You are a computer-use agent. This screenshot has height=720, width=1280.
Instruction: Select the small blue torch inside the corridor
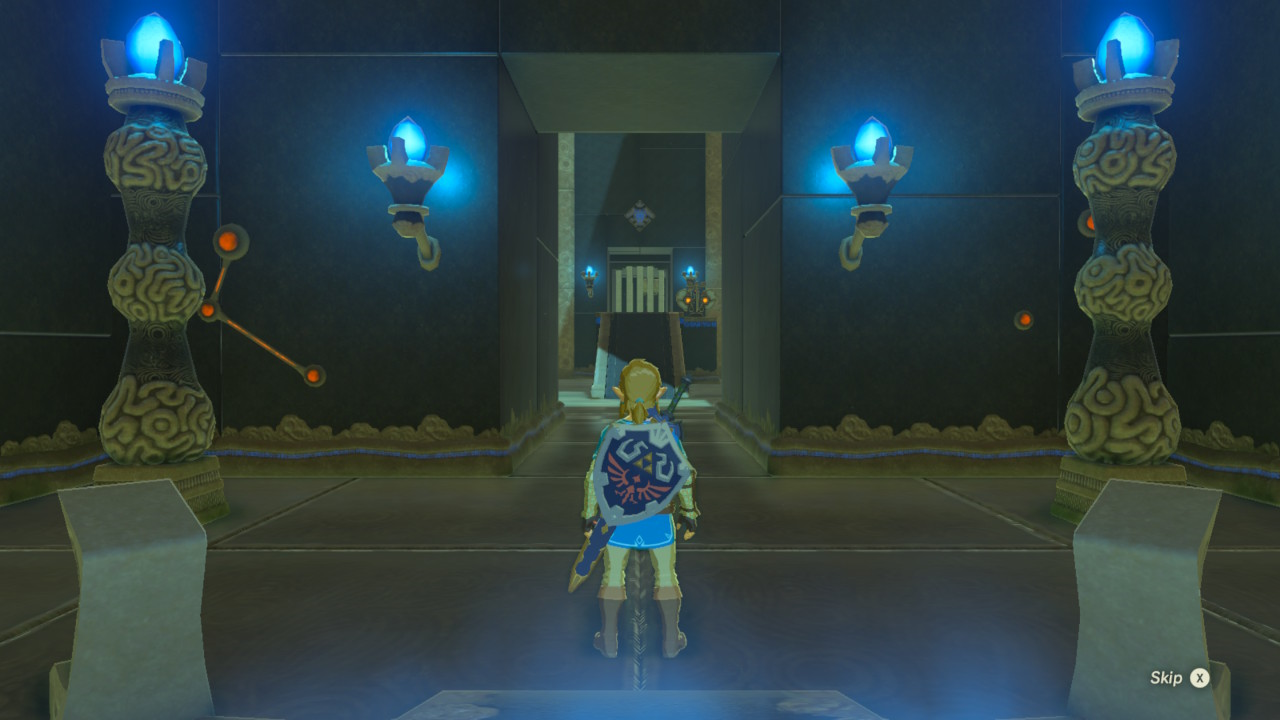pos(588,270)
